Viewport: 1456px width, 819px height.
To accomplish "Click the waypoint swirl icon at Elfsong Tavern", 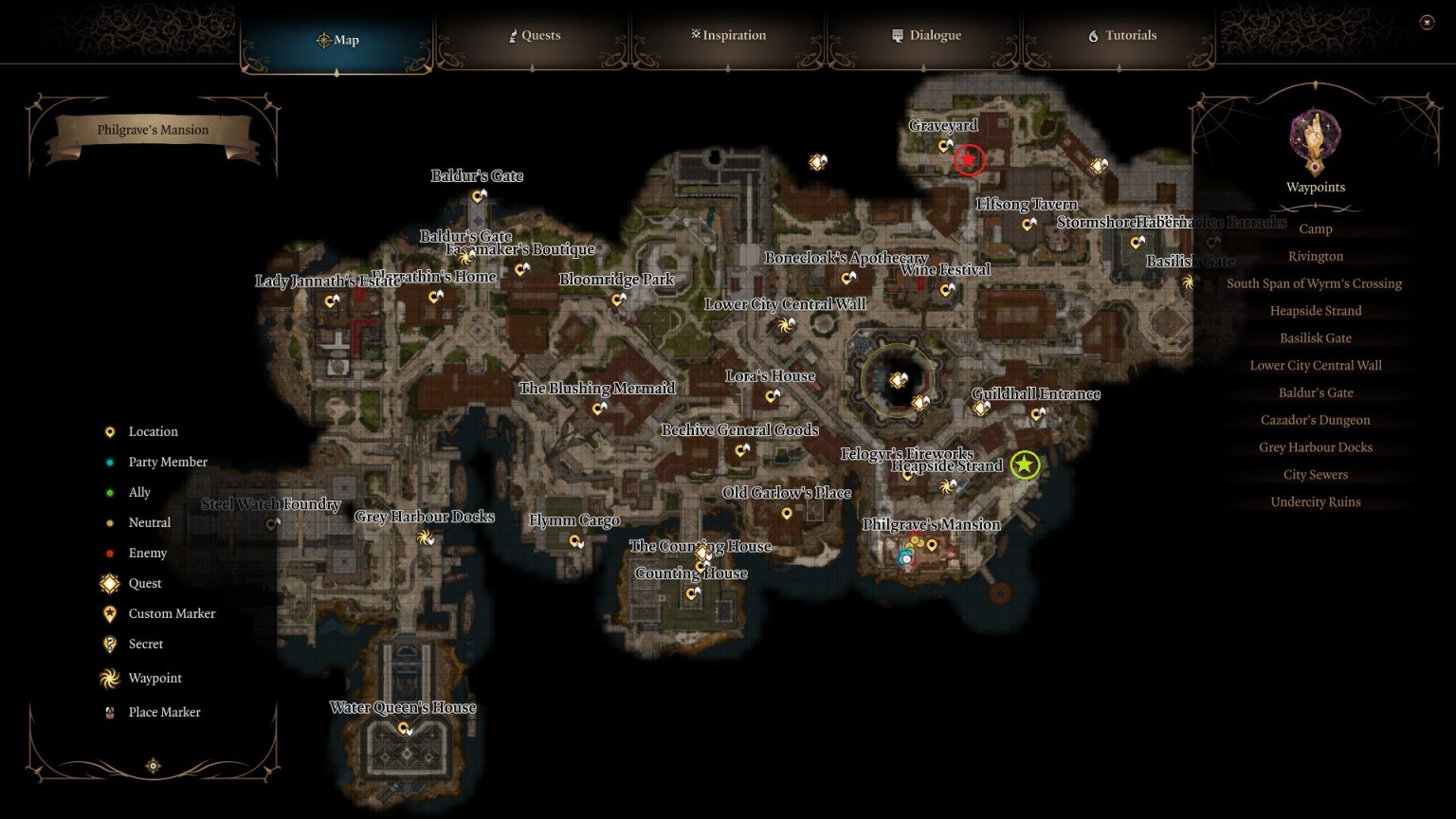I will pyautogui.click(x=1029, y=226).
